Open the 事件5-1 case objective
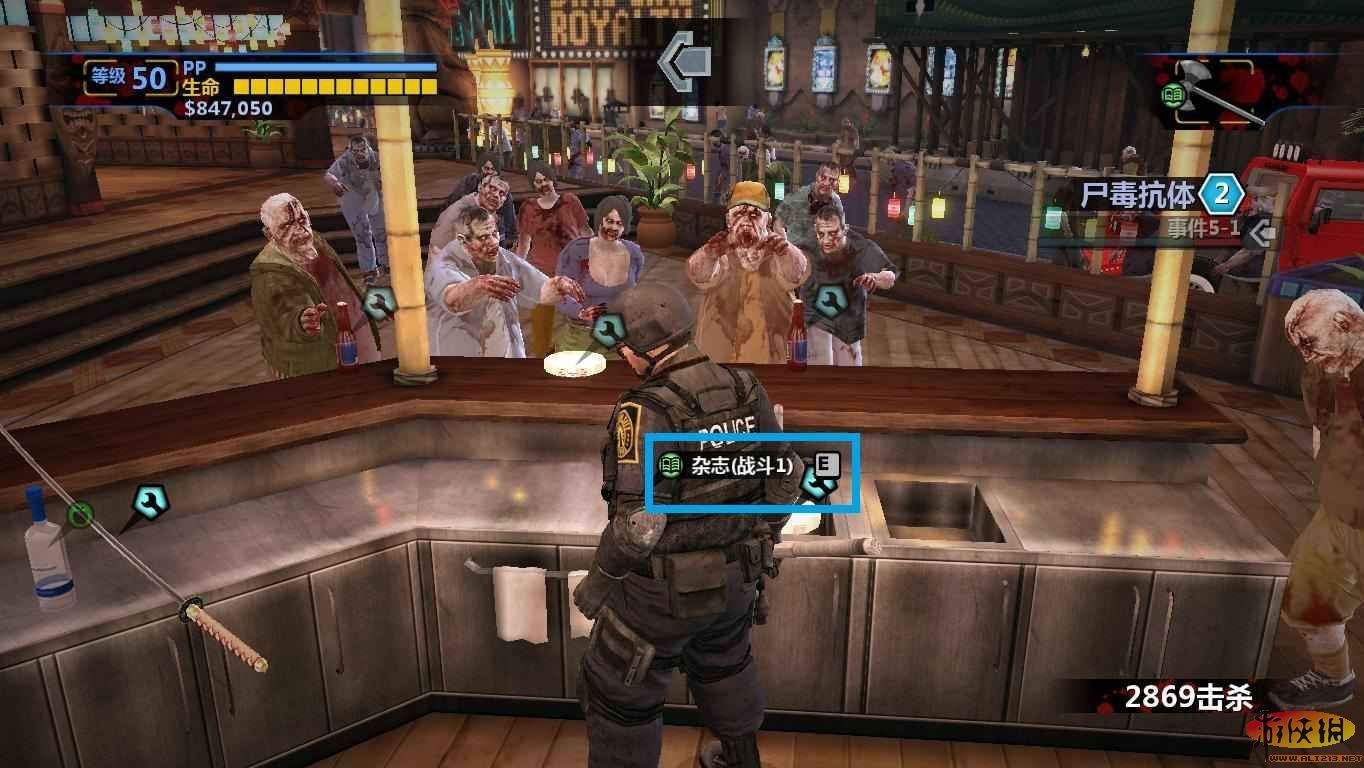The image size is (1364, 768). click(x=1204, y=230)
